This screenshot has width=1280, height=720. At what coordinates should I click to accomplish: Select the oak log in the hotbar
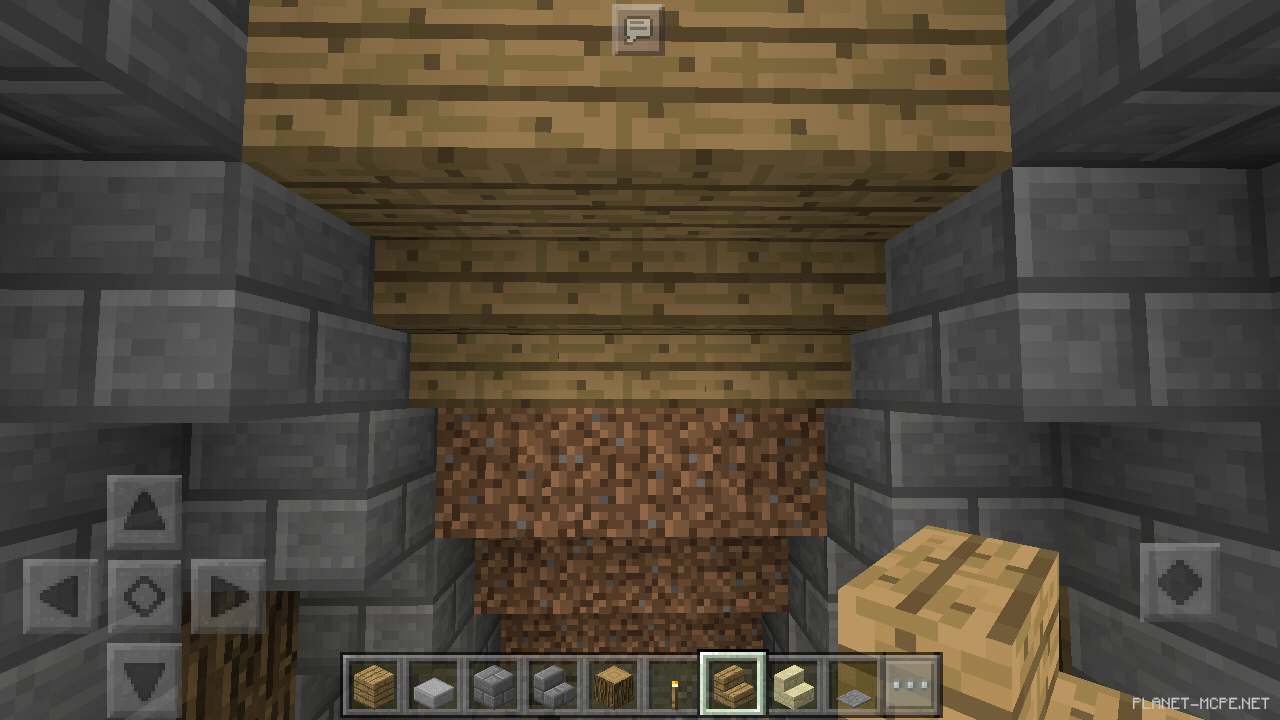(x=611, y=682)
